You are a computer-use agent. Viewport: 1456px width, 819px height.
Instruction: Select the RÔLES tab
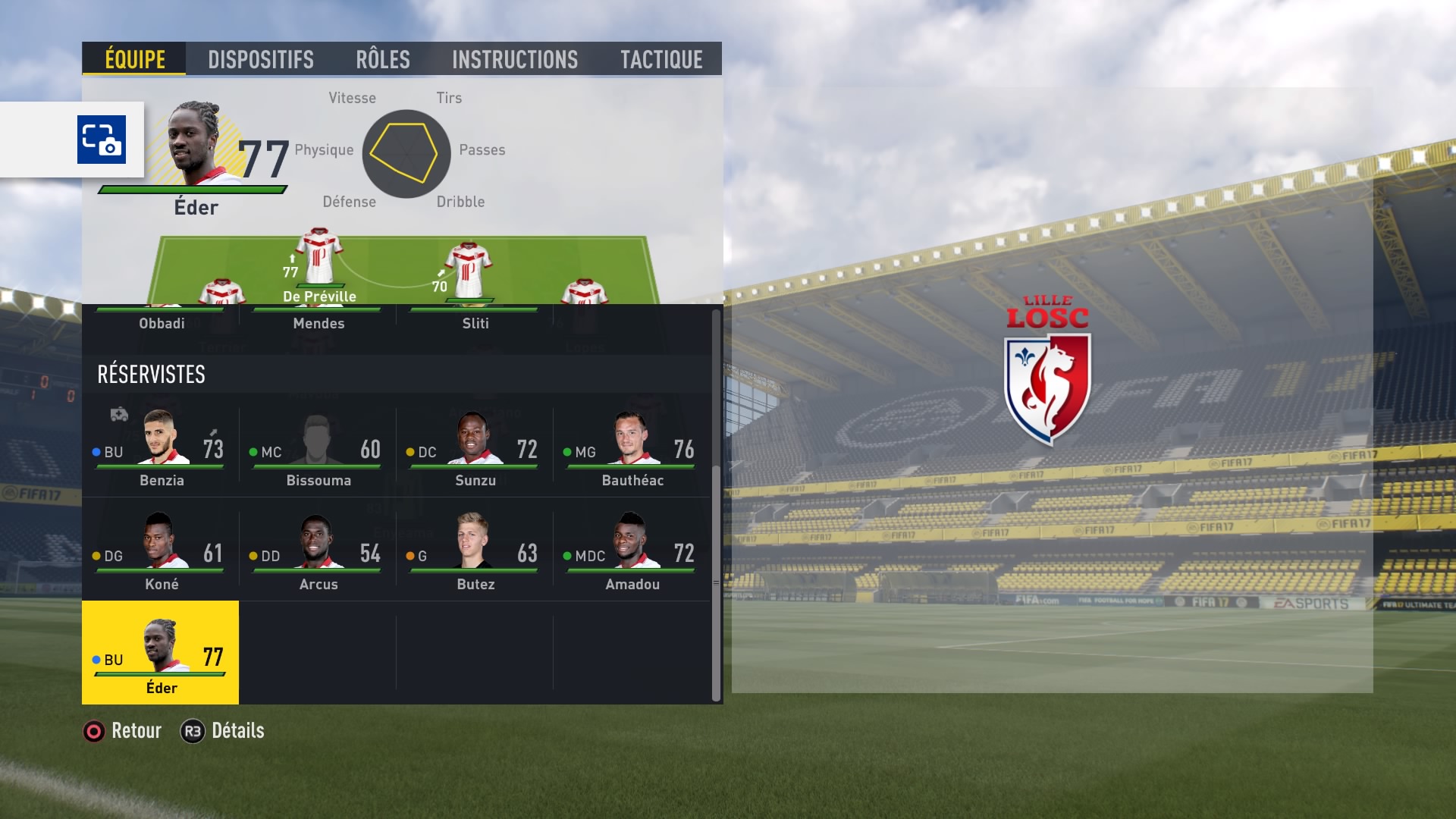pyautogui.click(x=383, y=59)
